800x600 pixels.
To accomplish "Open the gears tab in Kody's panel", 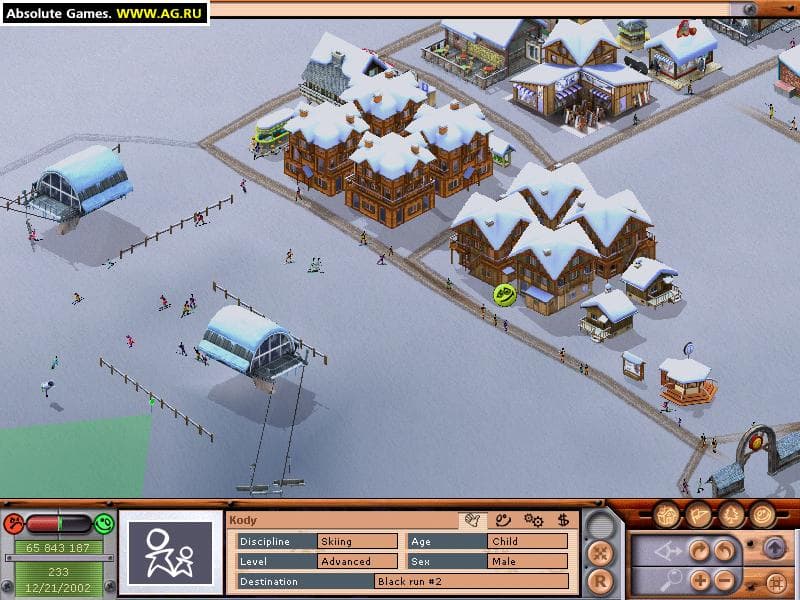I will click(x=534, y=520).
